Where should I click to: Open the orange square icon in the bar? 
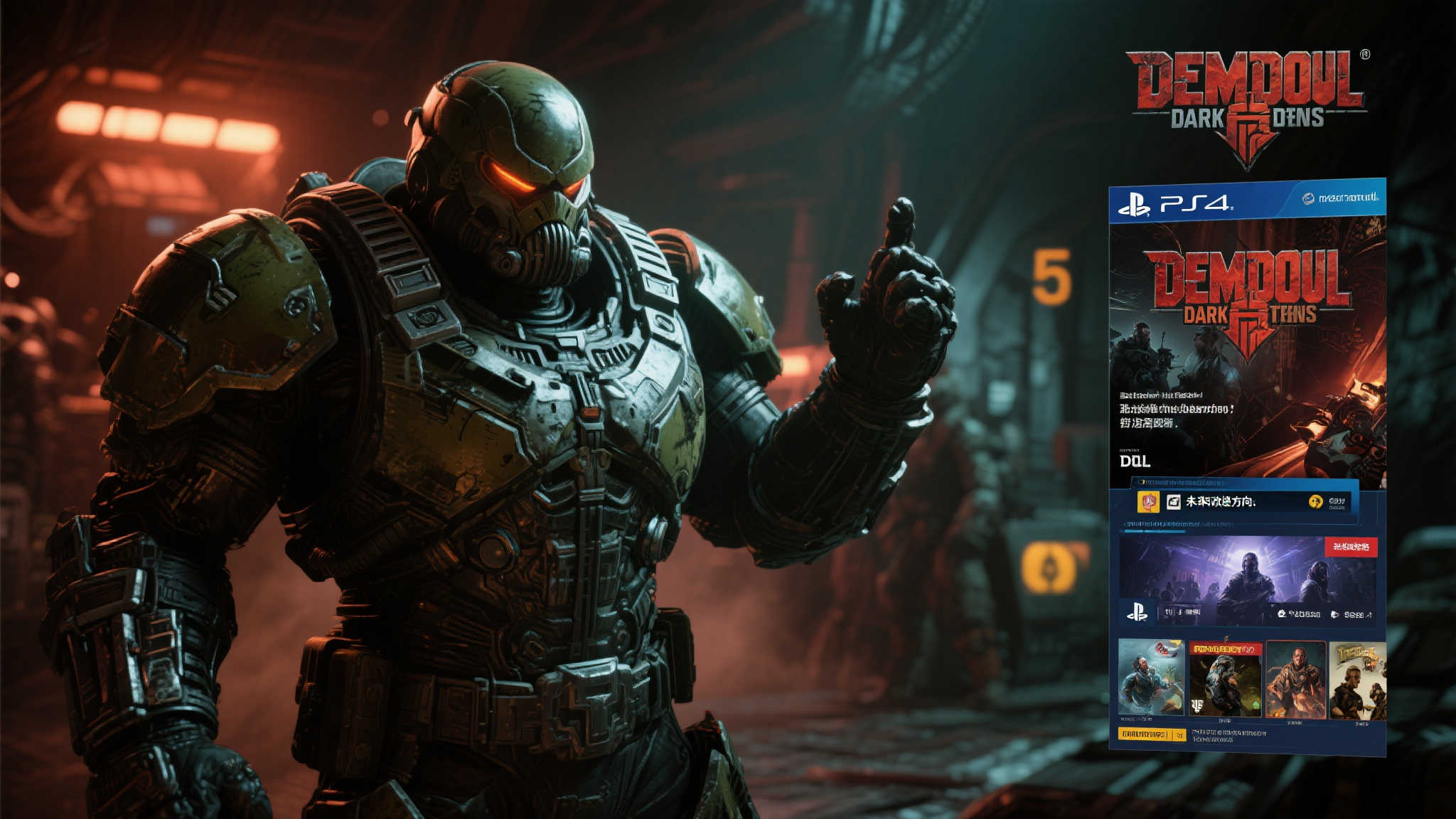click(1148, 502)
